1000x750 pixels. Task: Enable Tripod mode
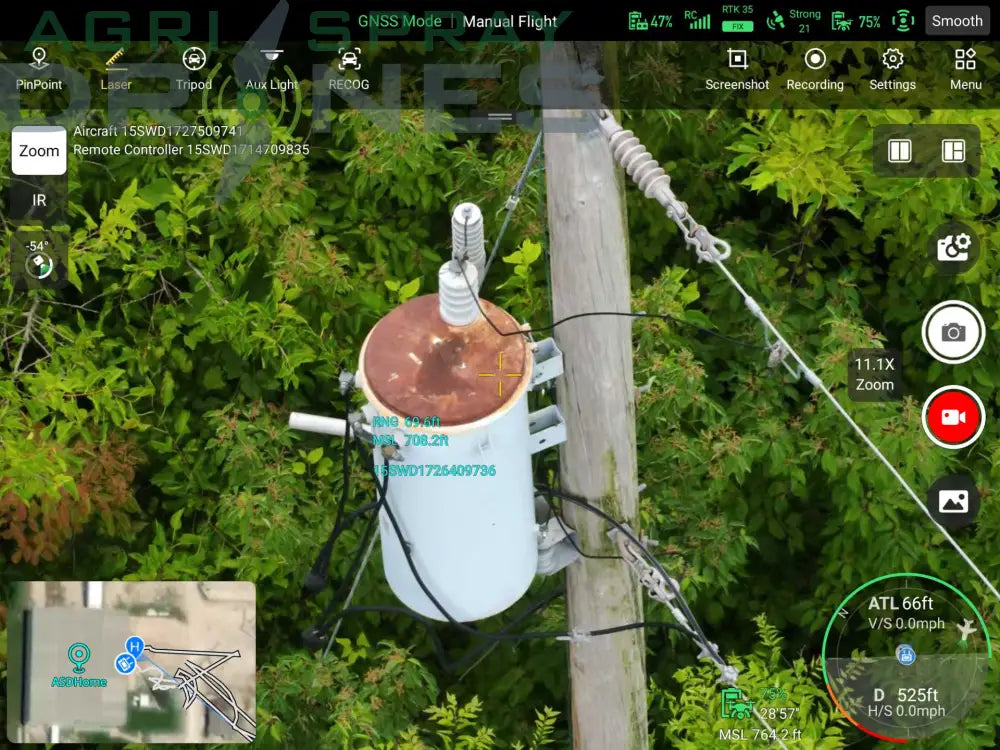(194, 68)
